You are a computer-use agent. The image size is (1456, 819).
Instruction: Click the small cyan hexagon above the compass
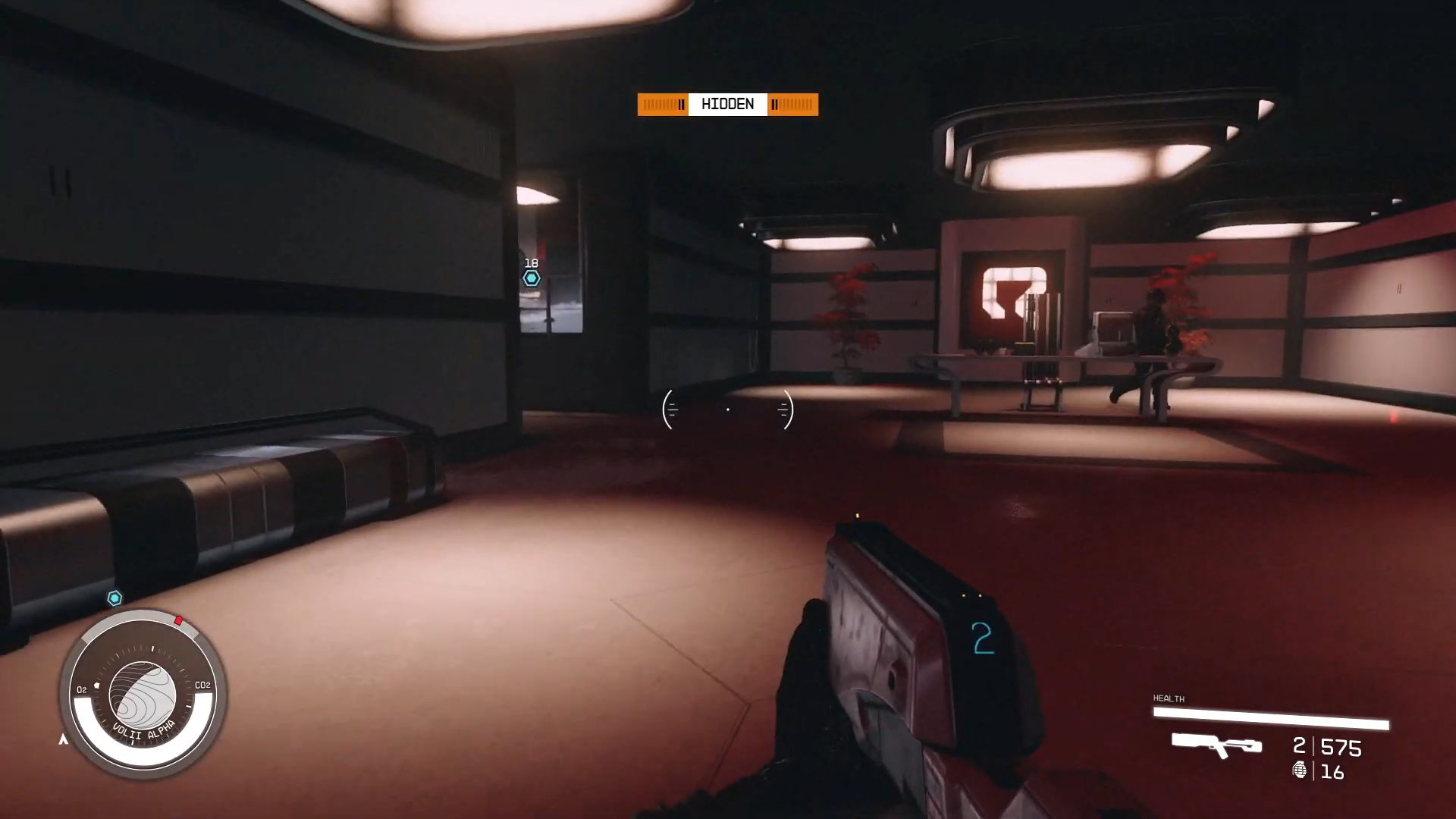(115, 598)
